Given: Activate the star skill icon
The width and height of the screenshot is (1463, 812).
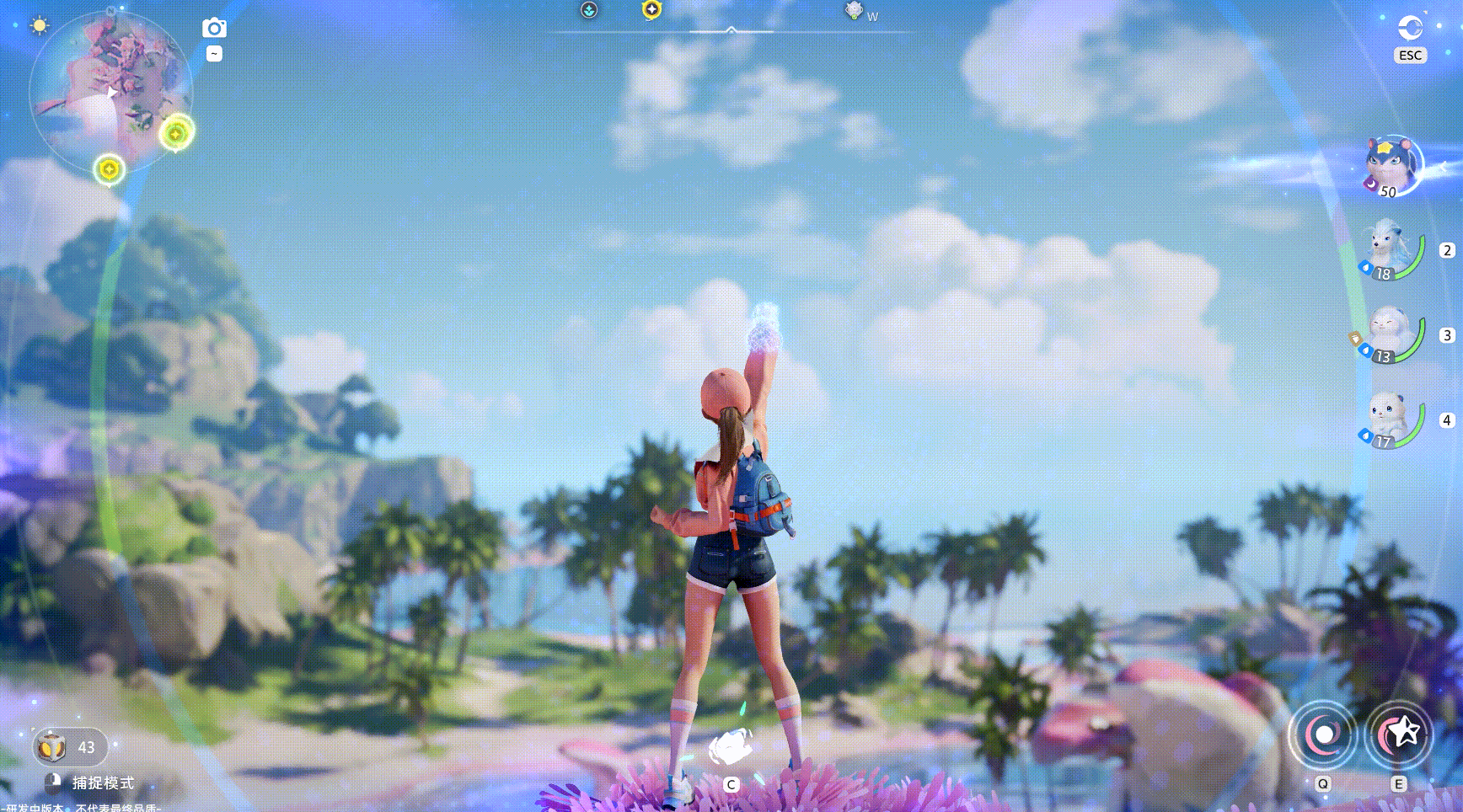Looking at the screenshot, I should coord(1399,735).
